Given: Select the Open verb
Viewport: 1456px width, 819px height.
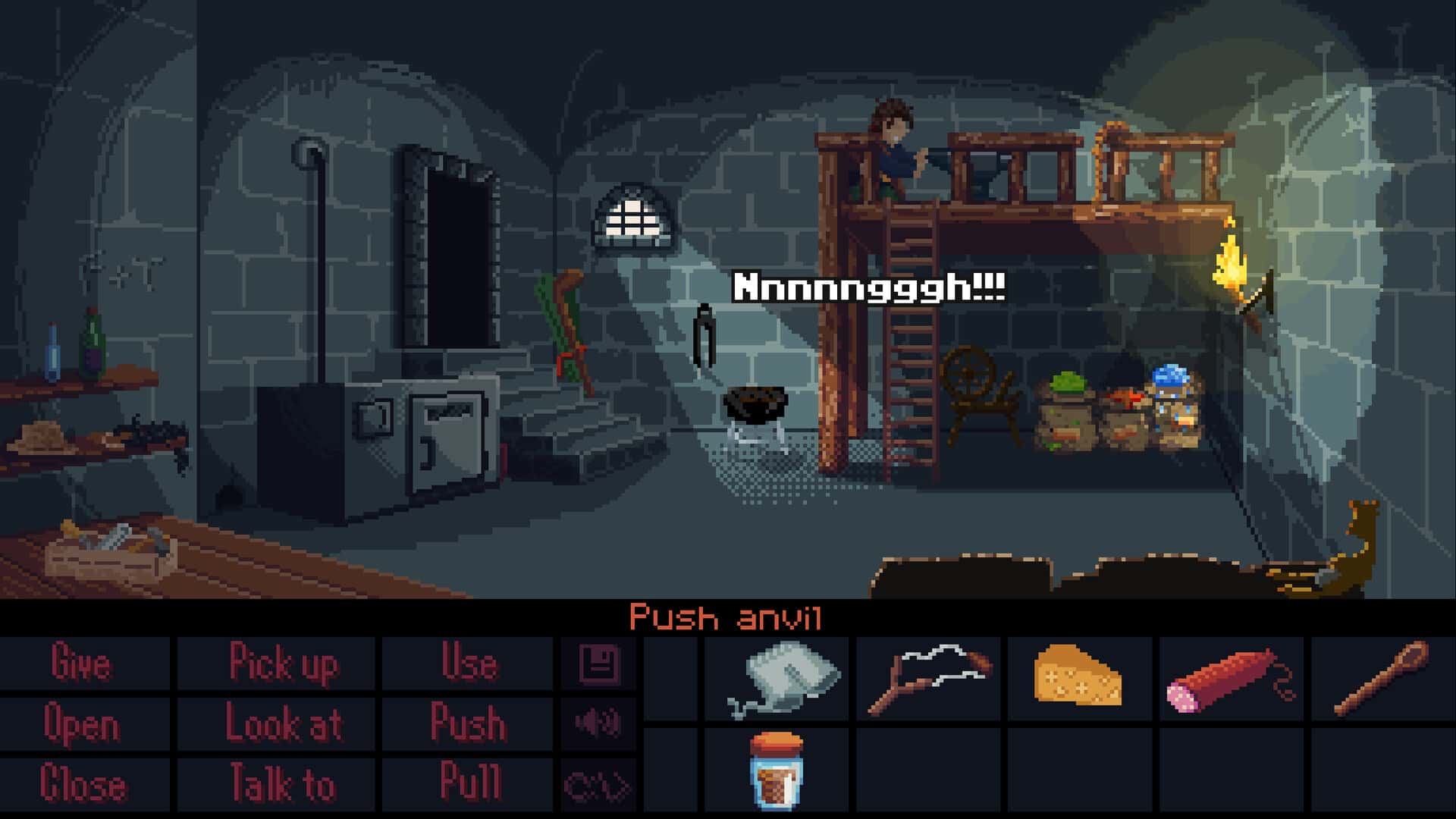Looking at the screenshot, I should 82,723.
